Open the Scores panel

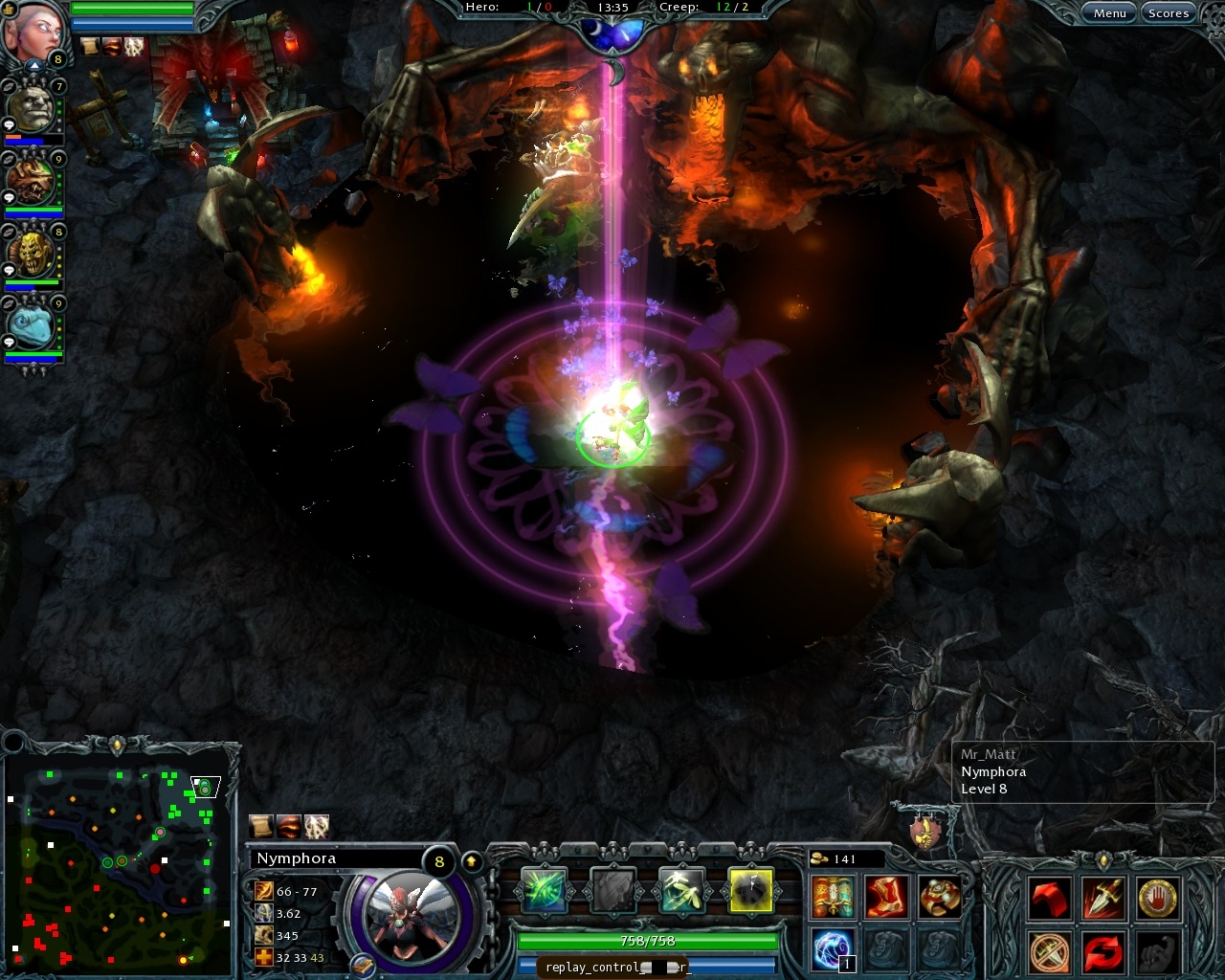click(1169, 12)
